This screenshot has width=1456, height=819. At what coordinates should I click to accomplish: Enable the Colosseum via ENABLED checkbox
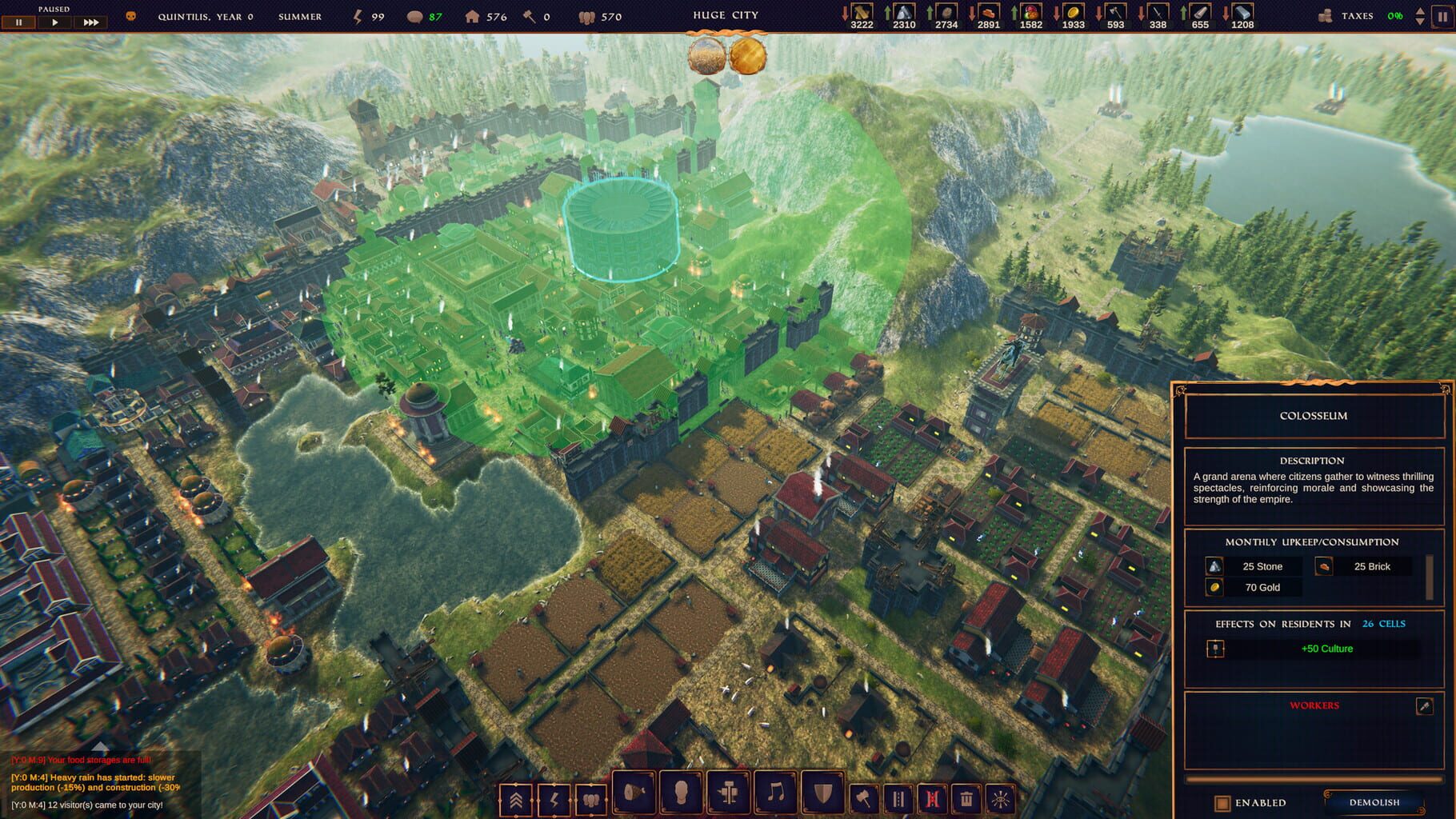pyautogui.click(x=1222, y=805)
